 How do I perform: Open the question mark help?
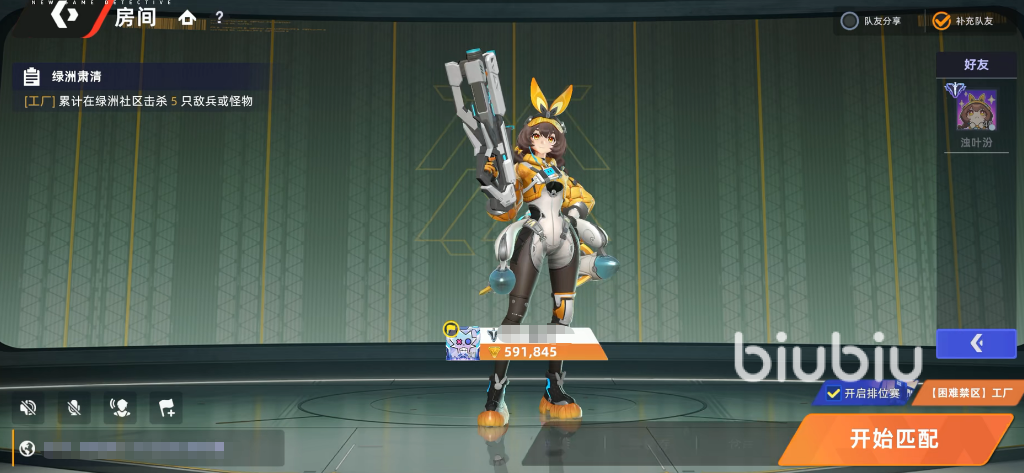pos(219,18)
